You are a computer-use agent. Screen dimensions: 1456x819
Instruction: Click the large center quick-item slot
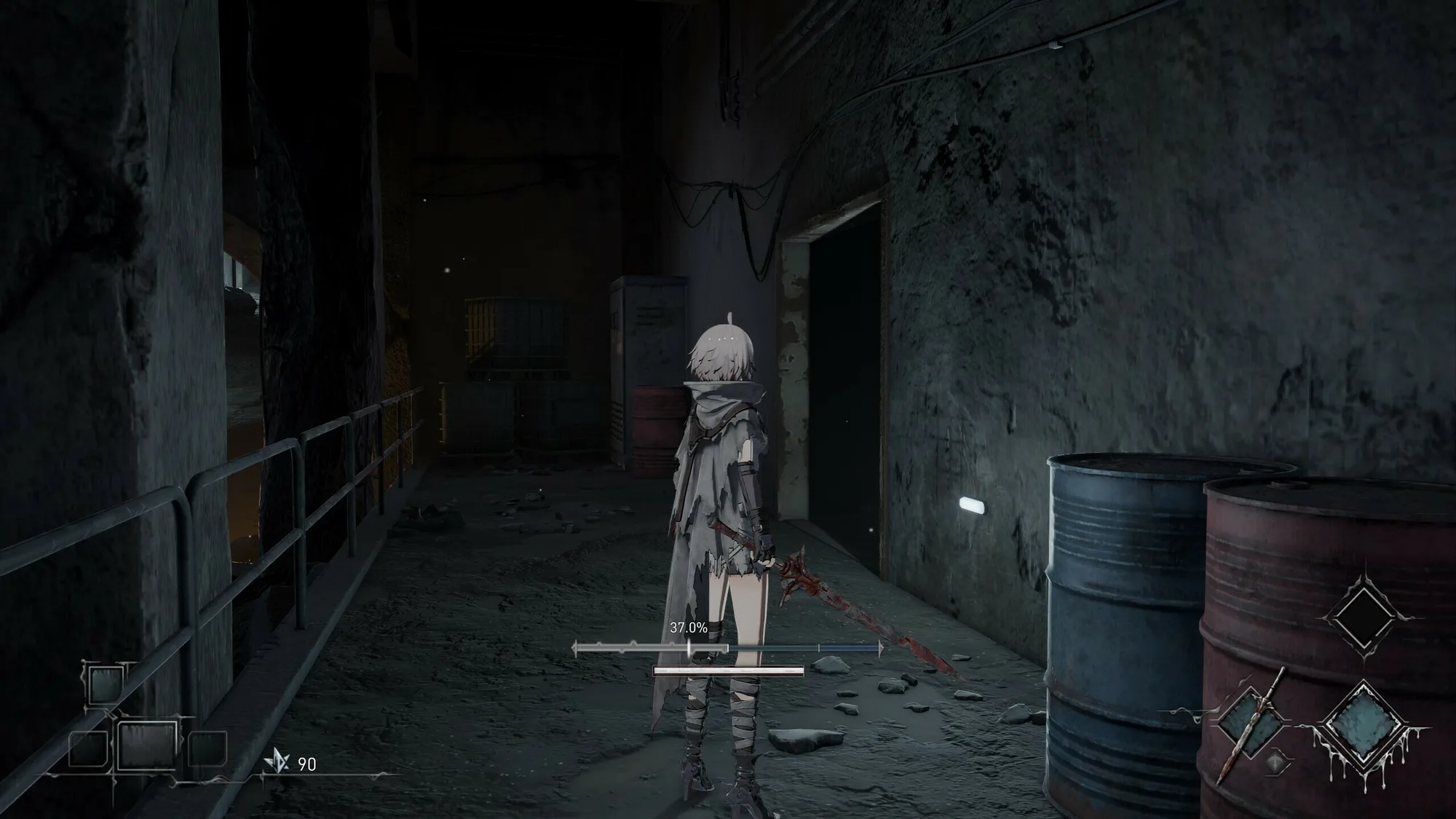point(147,745)
